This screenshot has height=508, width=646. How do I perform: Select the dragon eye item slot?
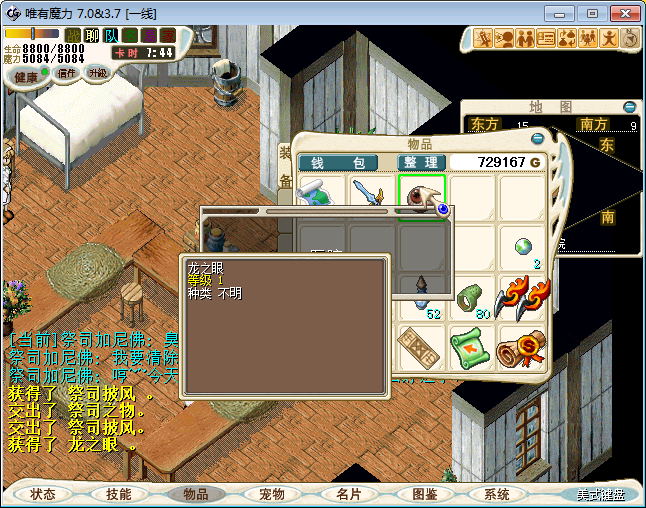click(422, 196)
